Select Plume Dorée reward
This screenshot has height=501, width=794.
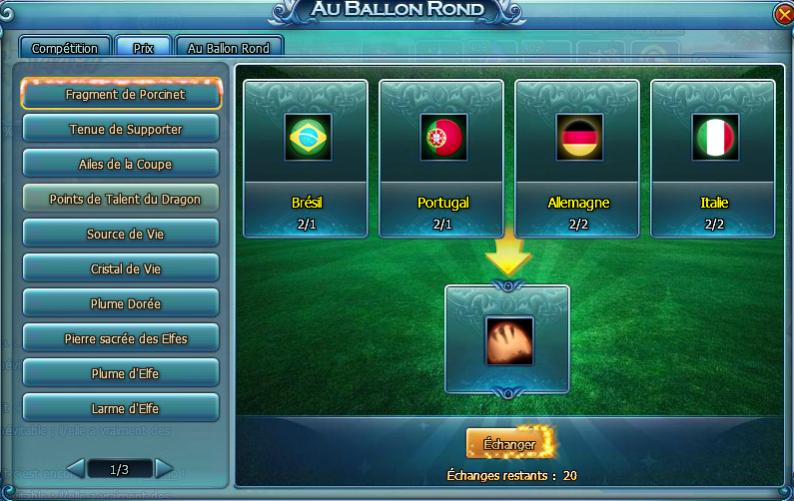(121, 304)
